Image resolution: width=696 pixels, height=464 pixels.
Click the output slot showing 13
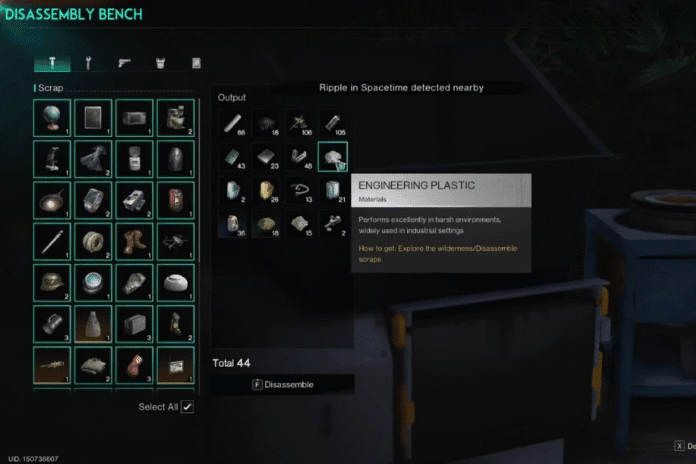(298, 190)
